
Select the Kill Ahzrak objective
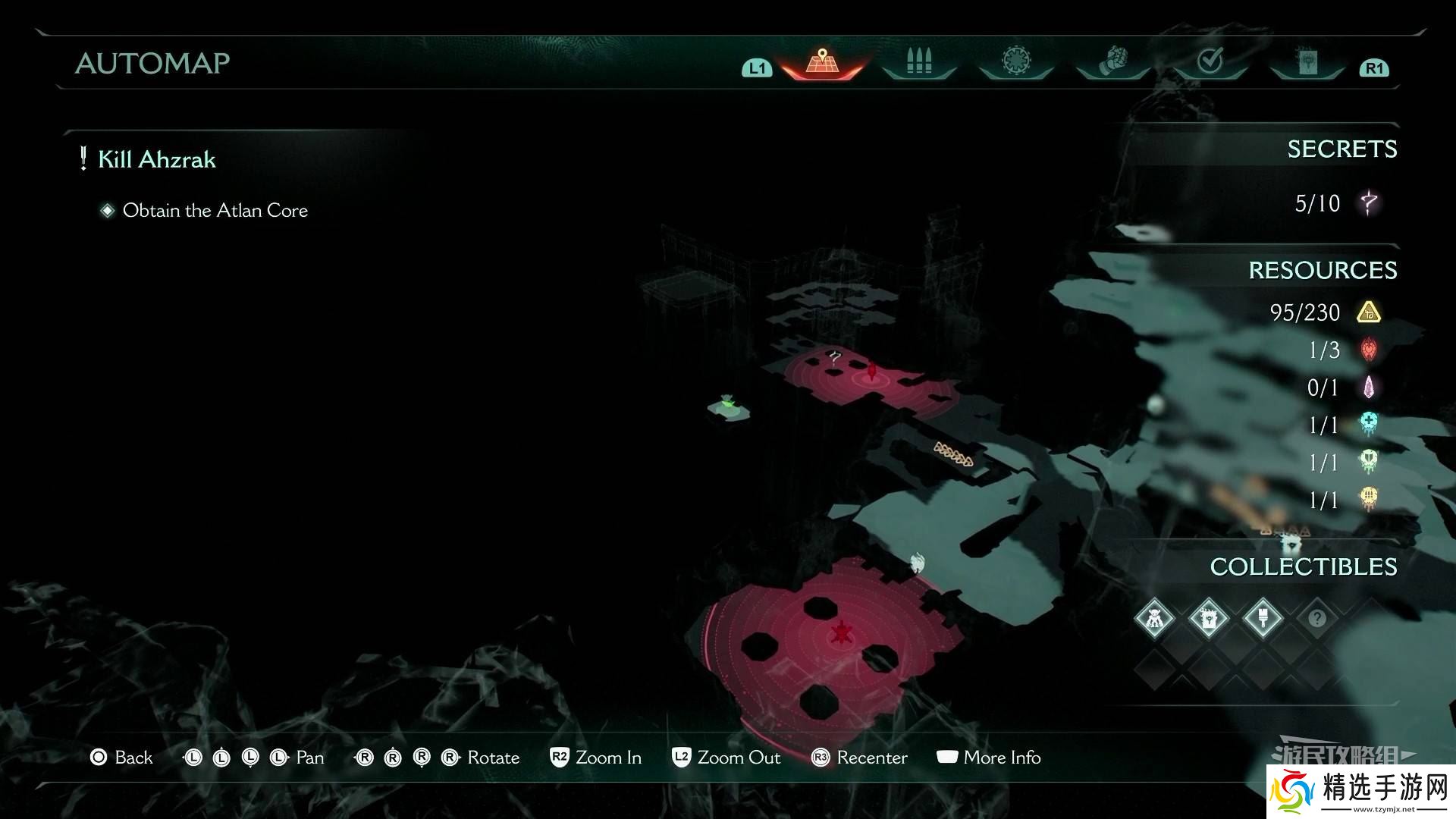(156, 159)
